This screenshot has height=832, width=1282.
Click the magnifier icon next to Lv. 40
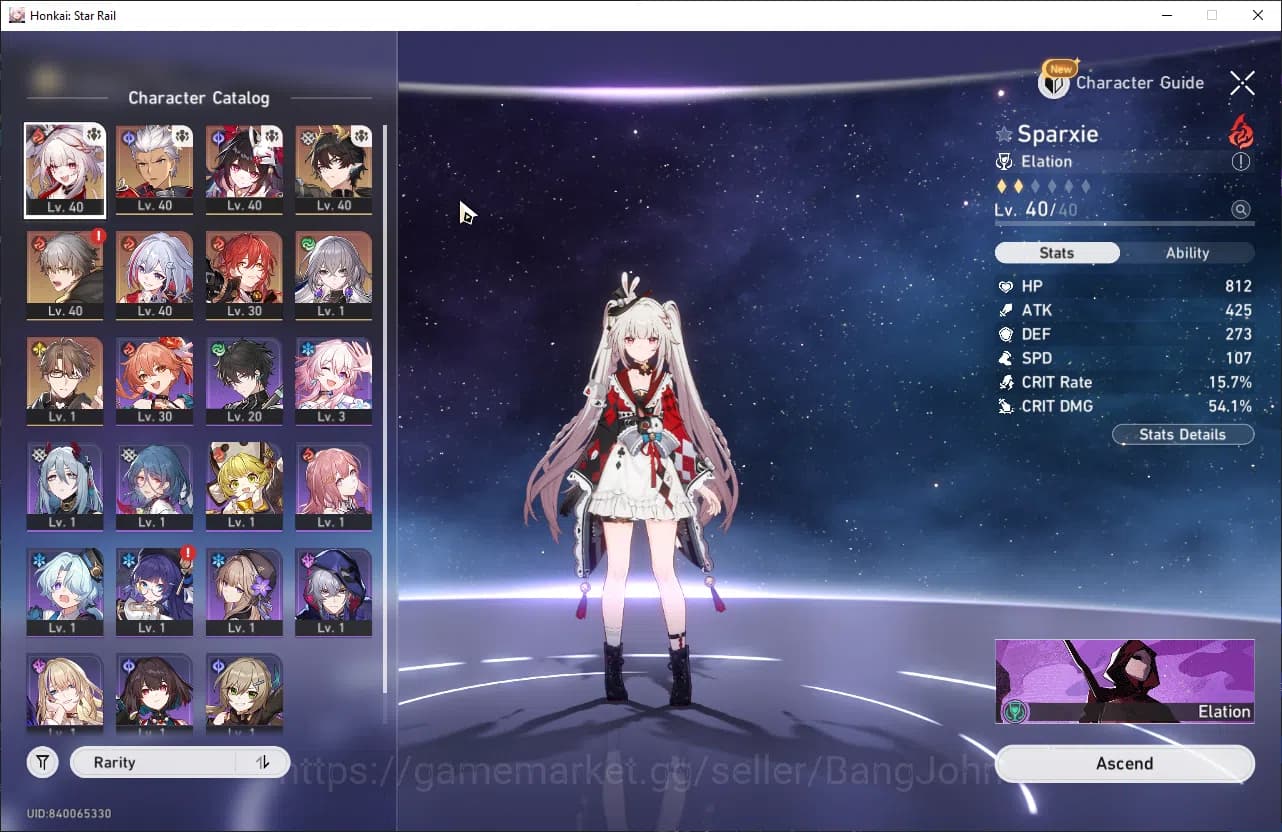(x=1241, y=210)
